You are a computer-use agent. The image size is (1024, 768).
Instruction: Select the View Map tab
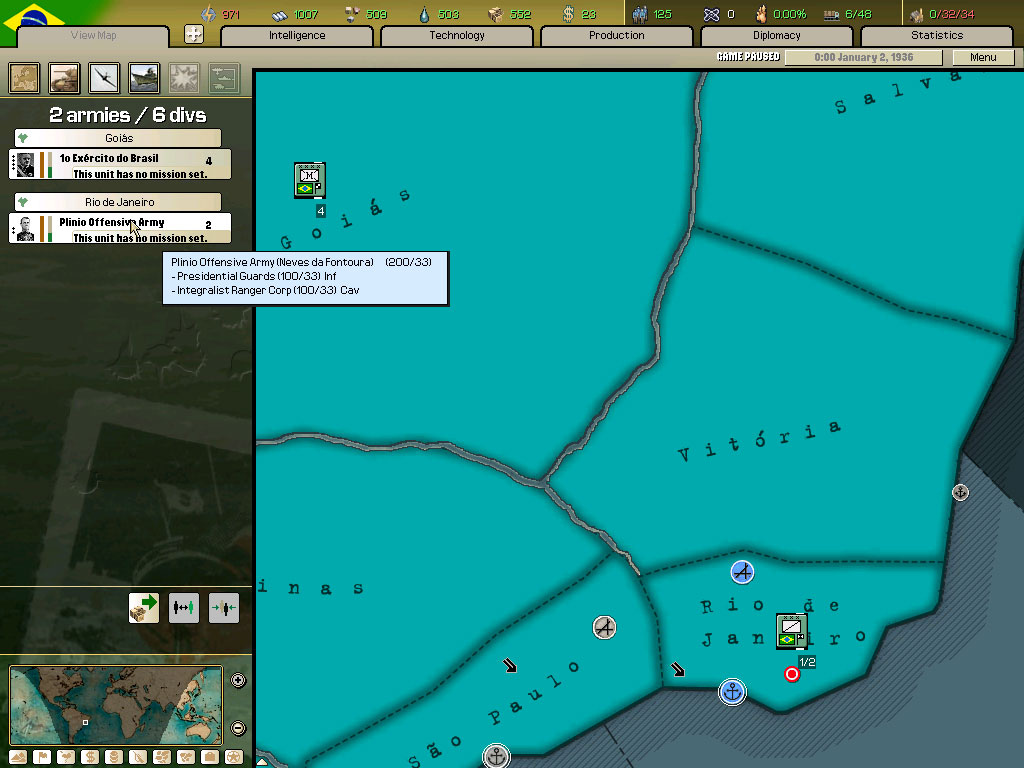(x=94, y=36)
